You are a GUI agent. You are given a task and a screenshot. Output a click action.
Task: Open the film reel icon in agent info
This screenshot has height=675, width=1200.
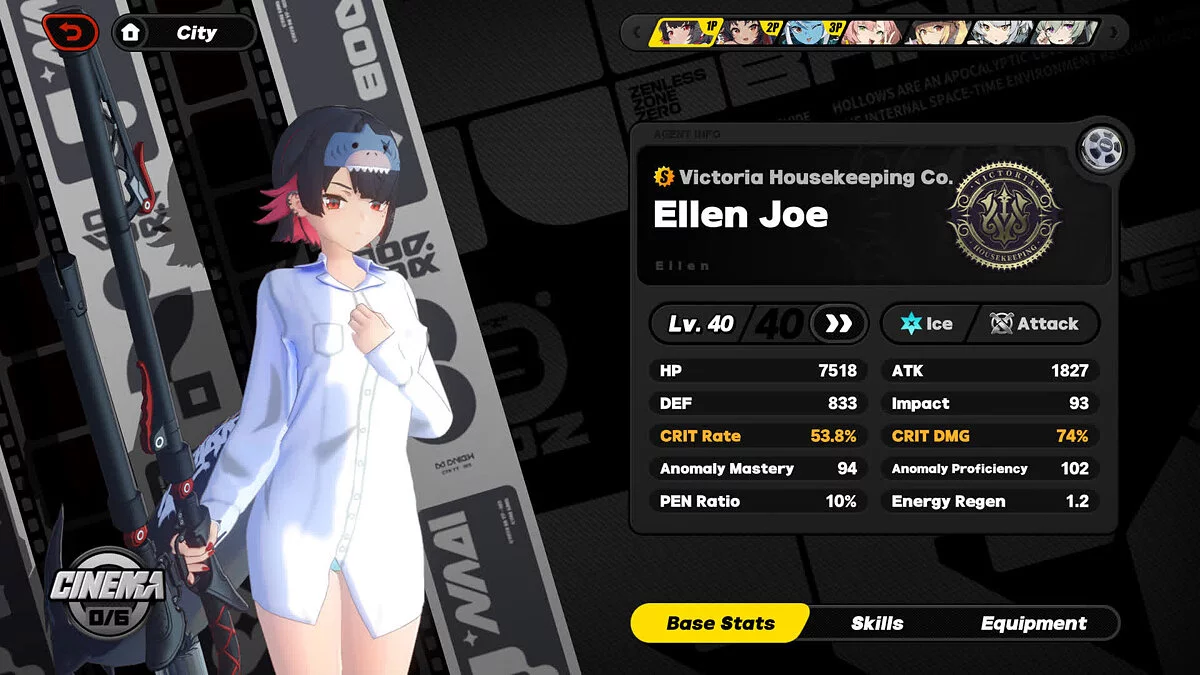pos(1101,150)
